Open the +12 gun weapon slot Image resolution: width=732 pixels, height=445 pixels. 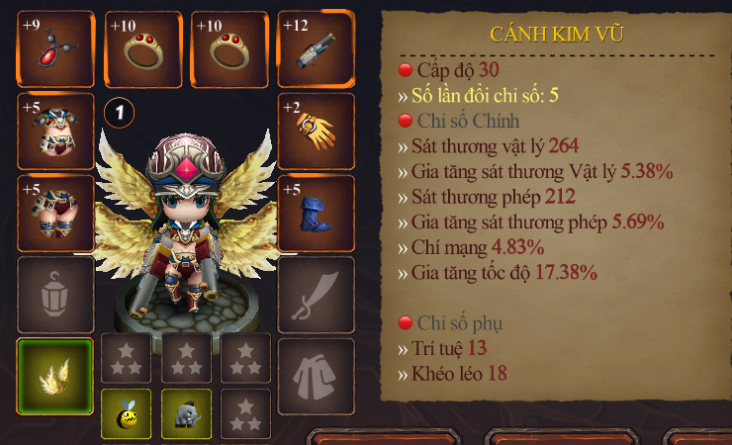[x=315, y=49]
